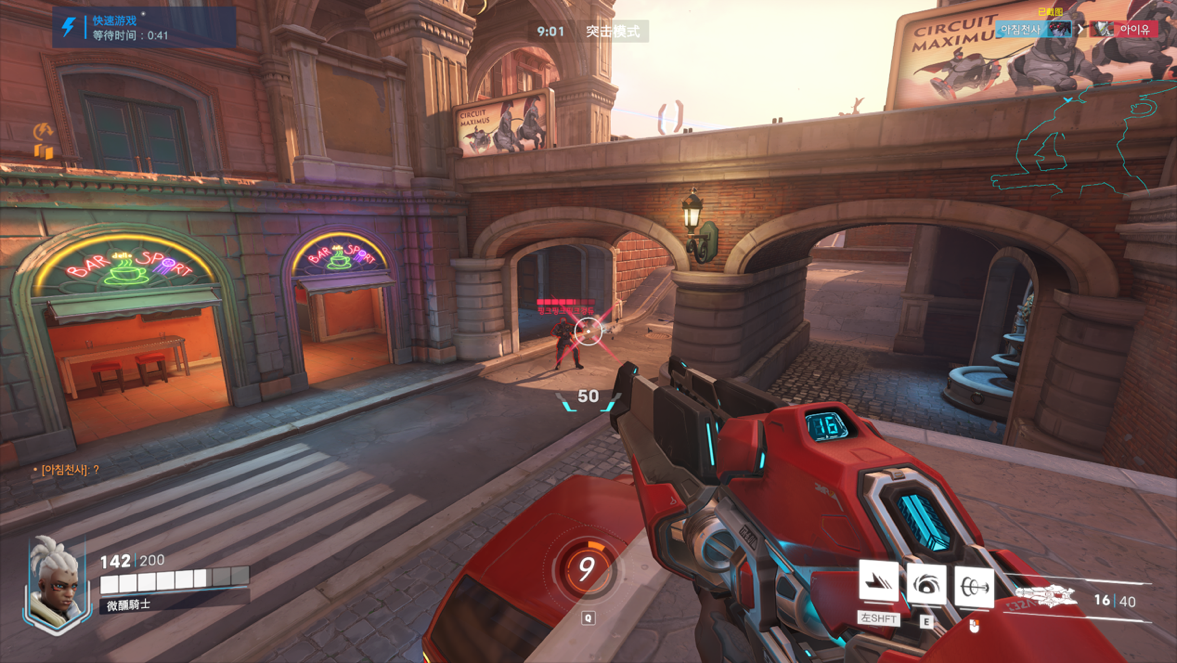The height and width of the screenshot is (663, 1177).
Task: Select the Genji victim entry in kill feed
Action: point(1125,29)
